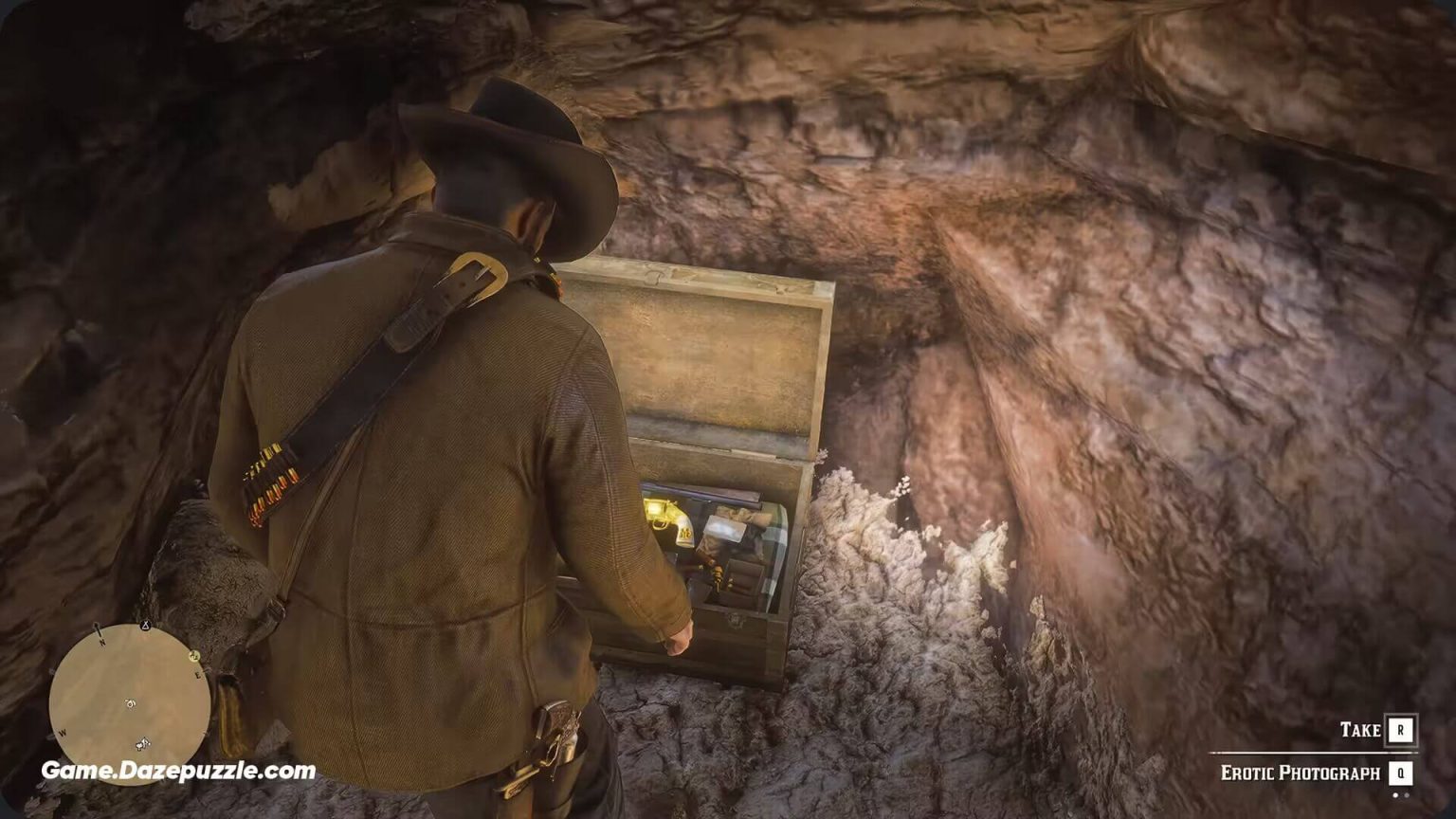Select the 'N' compass letter on the minimap
This screenshot has height=819, width=1456.
click(102, 643)
